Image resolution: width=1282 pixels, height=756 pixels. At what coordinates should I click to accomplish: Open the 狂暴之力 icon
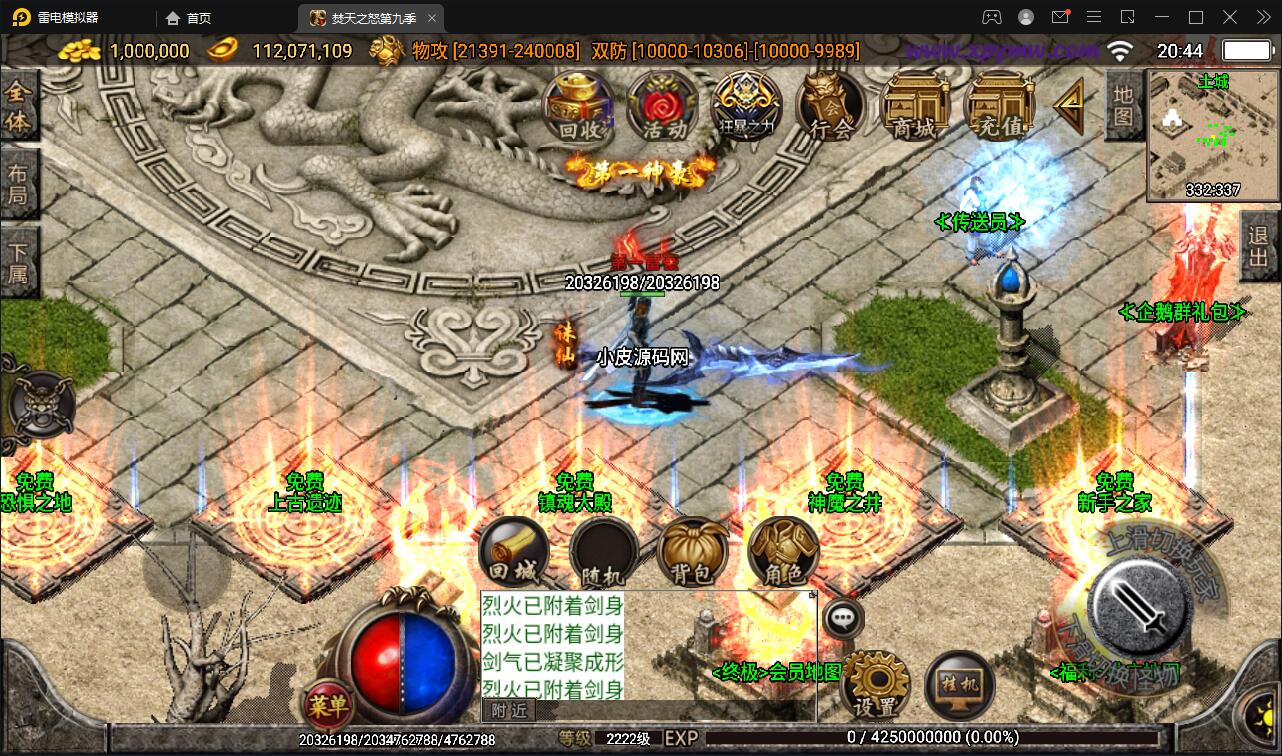coord(747,105)
